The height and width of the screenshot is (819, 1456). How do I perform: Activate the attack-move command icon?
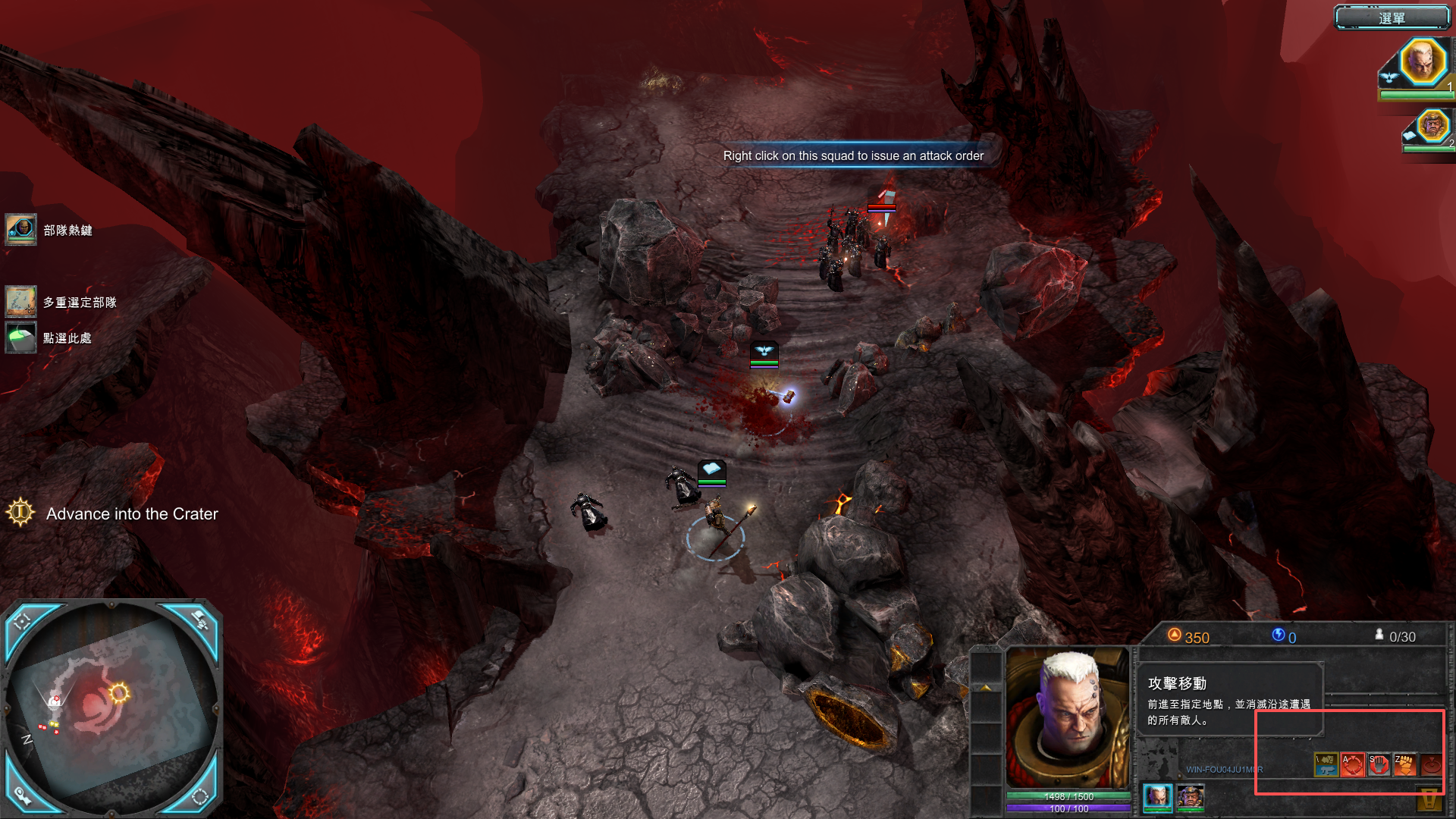coord(1352,764)
